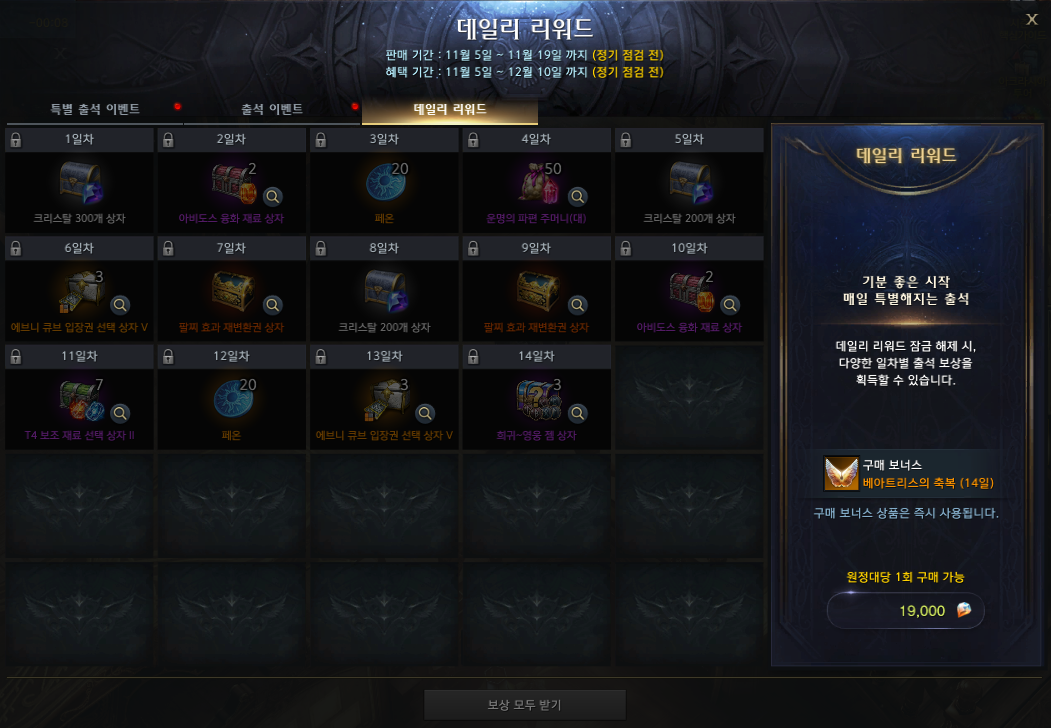Screen dimensions: 1051x728
Task: Preview day 11 T4 보조 재료 선택 상자
Action: click(120, 413)
